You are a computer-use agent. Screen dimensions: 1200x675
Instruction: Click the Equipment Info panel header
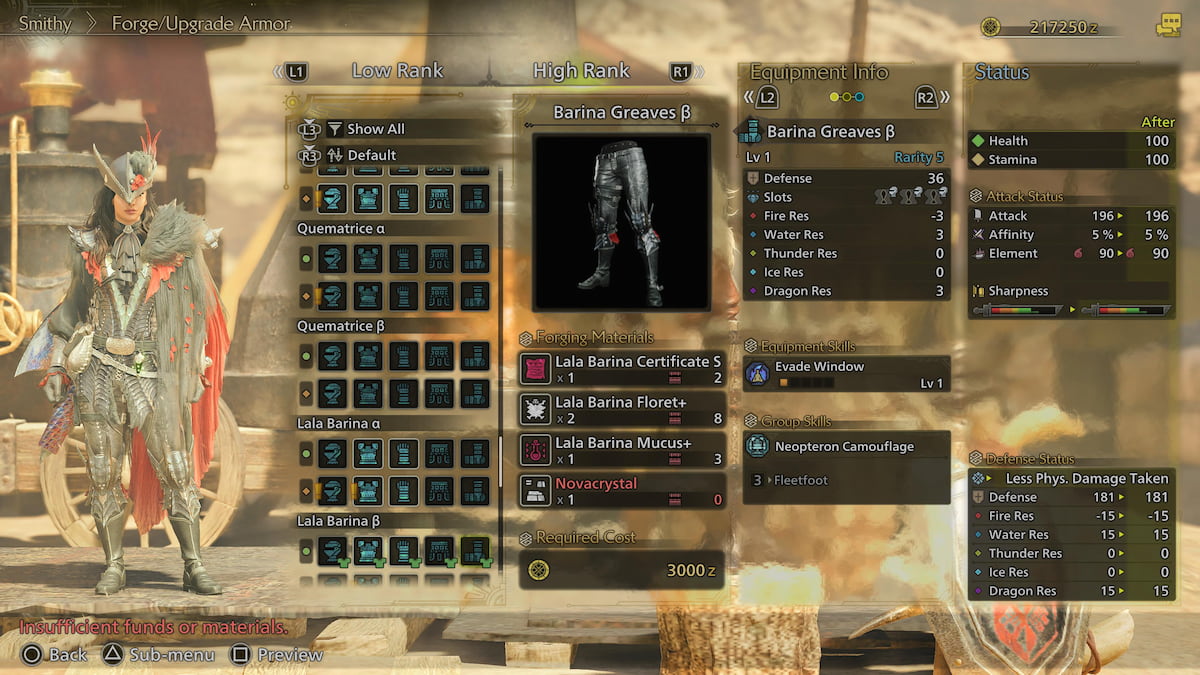coord(819,72)
